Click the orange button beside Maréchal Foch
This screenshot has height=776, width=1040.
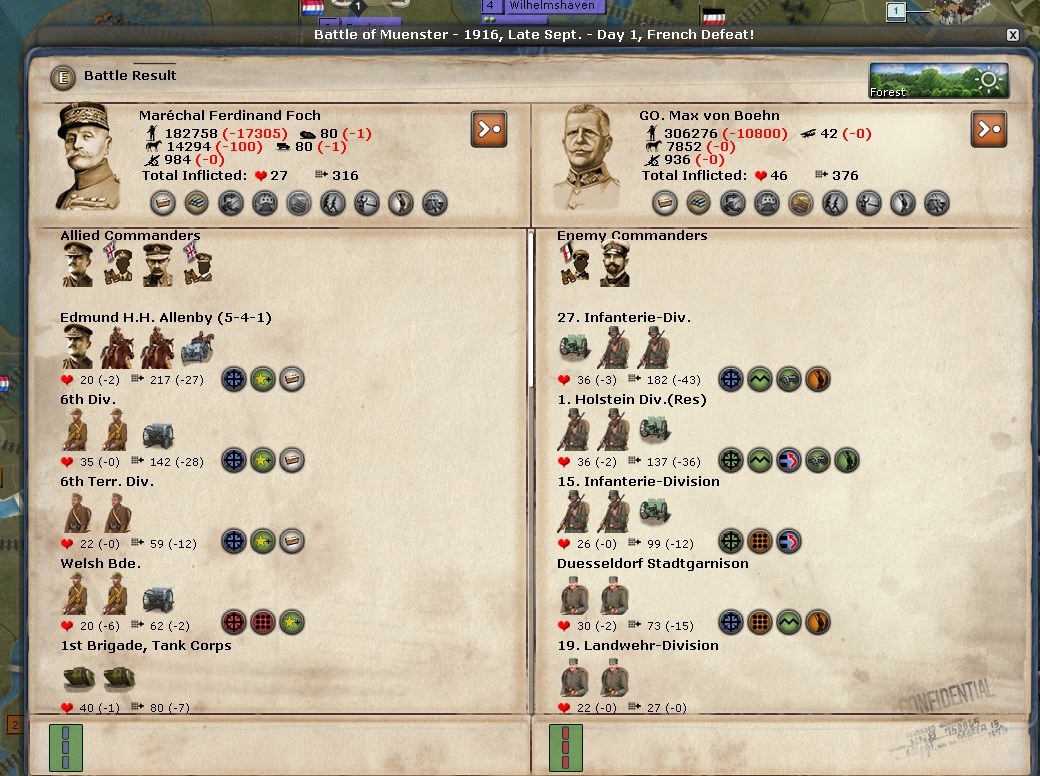click(489, 129)
